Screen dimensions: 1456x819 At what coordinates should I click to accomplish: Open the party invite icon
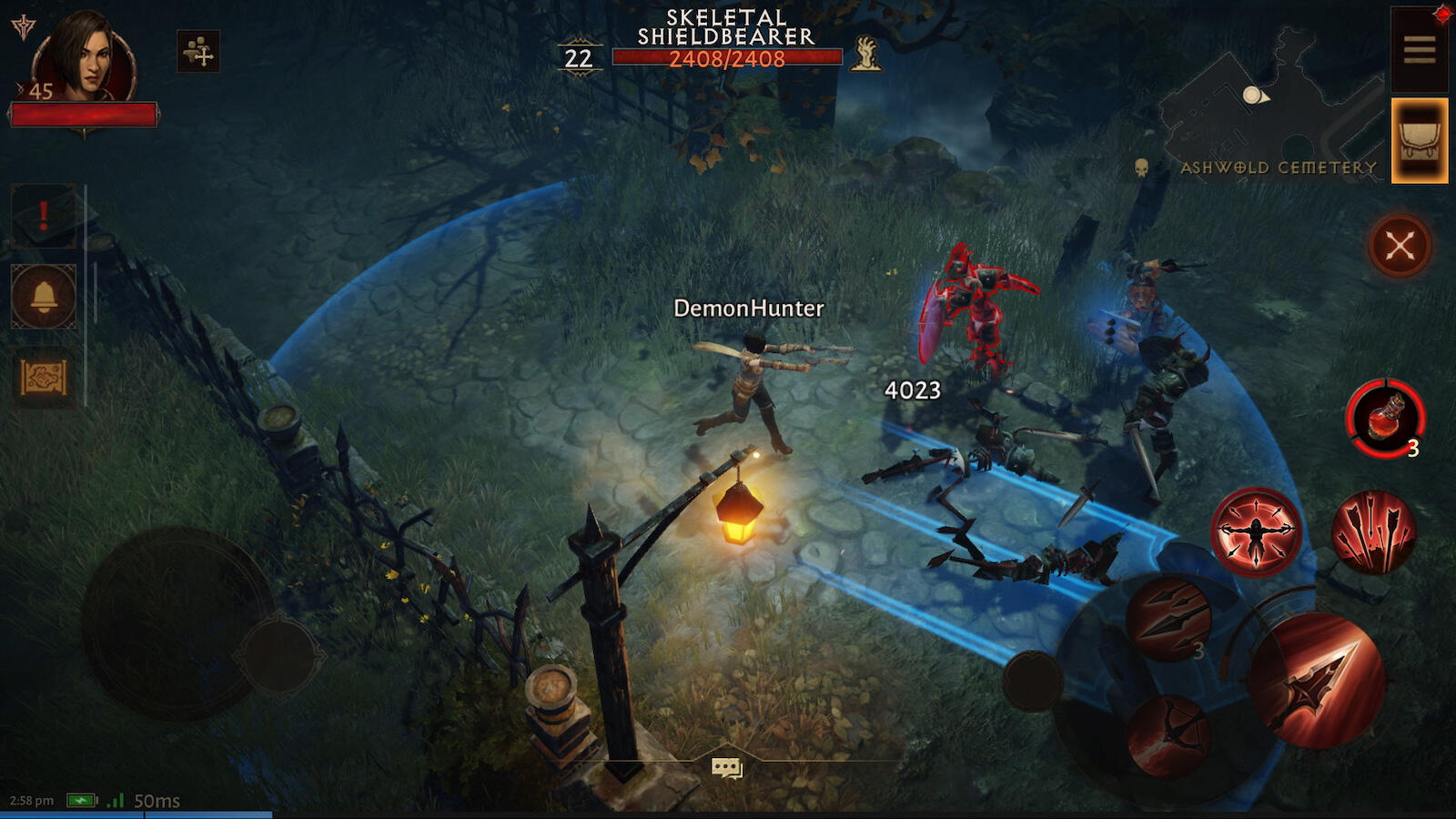(x=198, y=51)
